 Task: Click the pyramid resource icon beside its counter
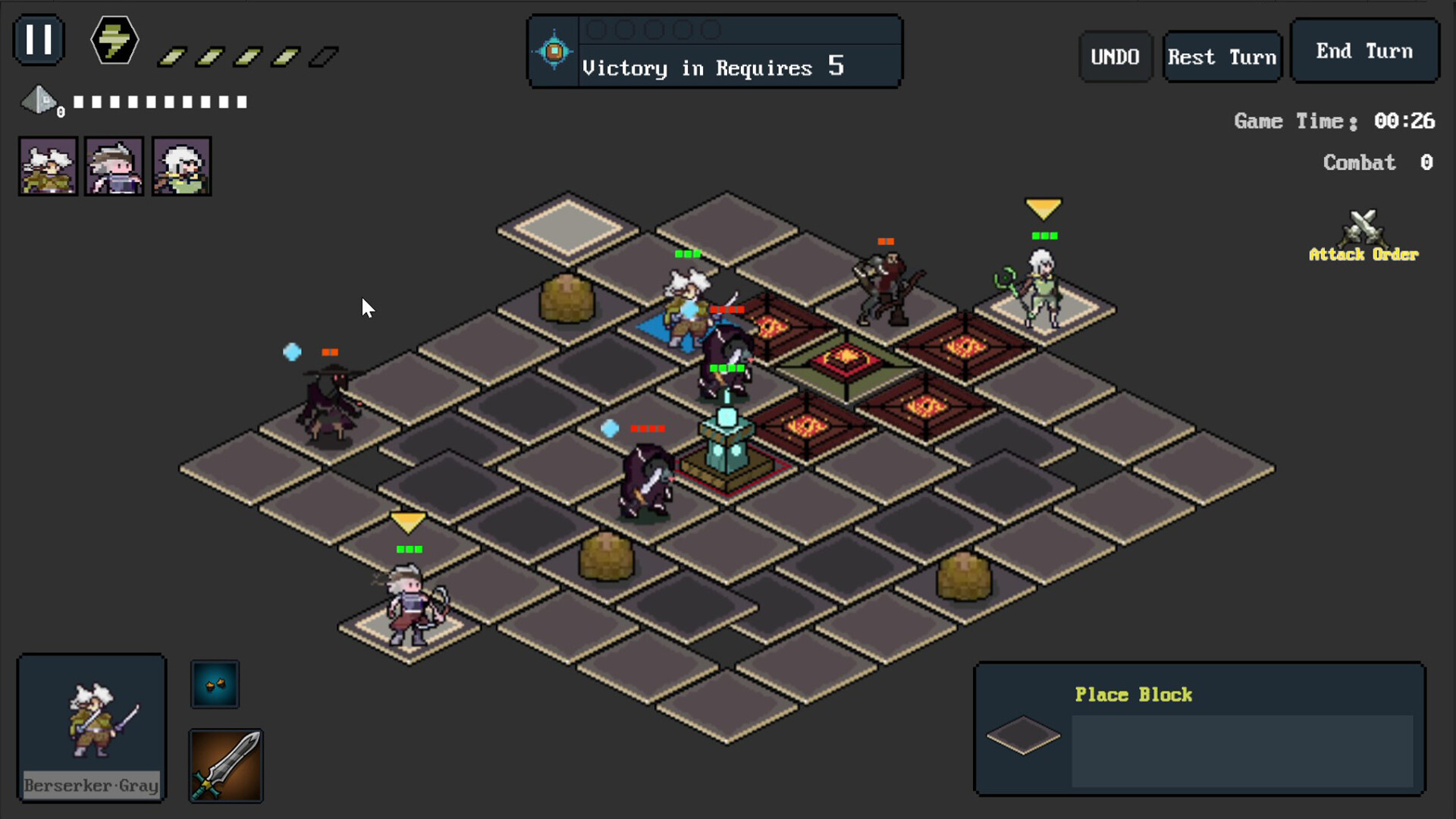click(39, 101)
